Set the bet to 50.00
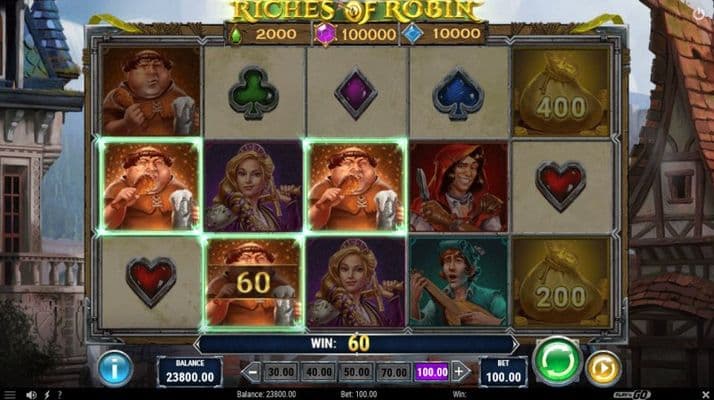This screenshot has height=400, width=714. 355,371
